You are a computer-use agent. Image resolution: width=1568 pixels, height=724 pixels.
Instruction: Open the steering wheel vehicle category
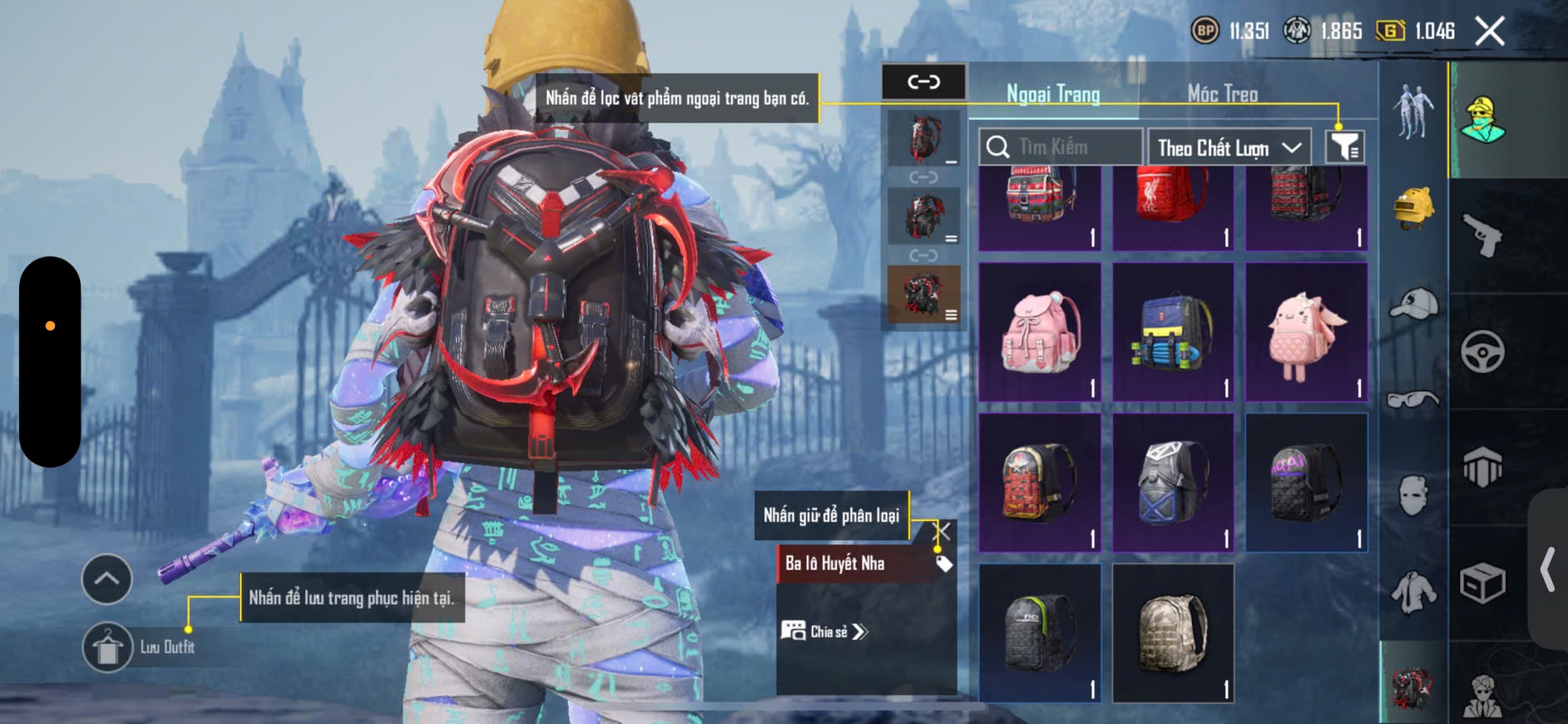coord(1482,351)
